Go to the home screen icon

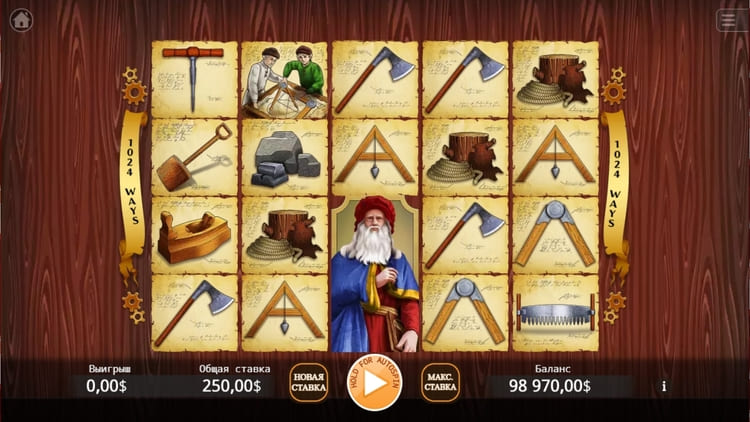coord(20,20)
